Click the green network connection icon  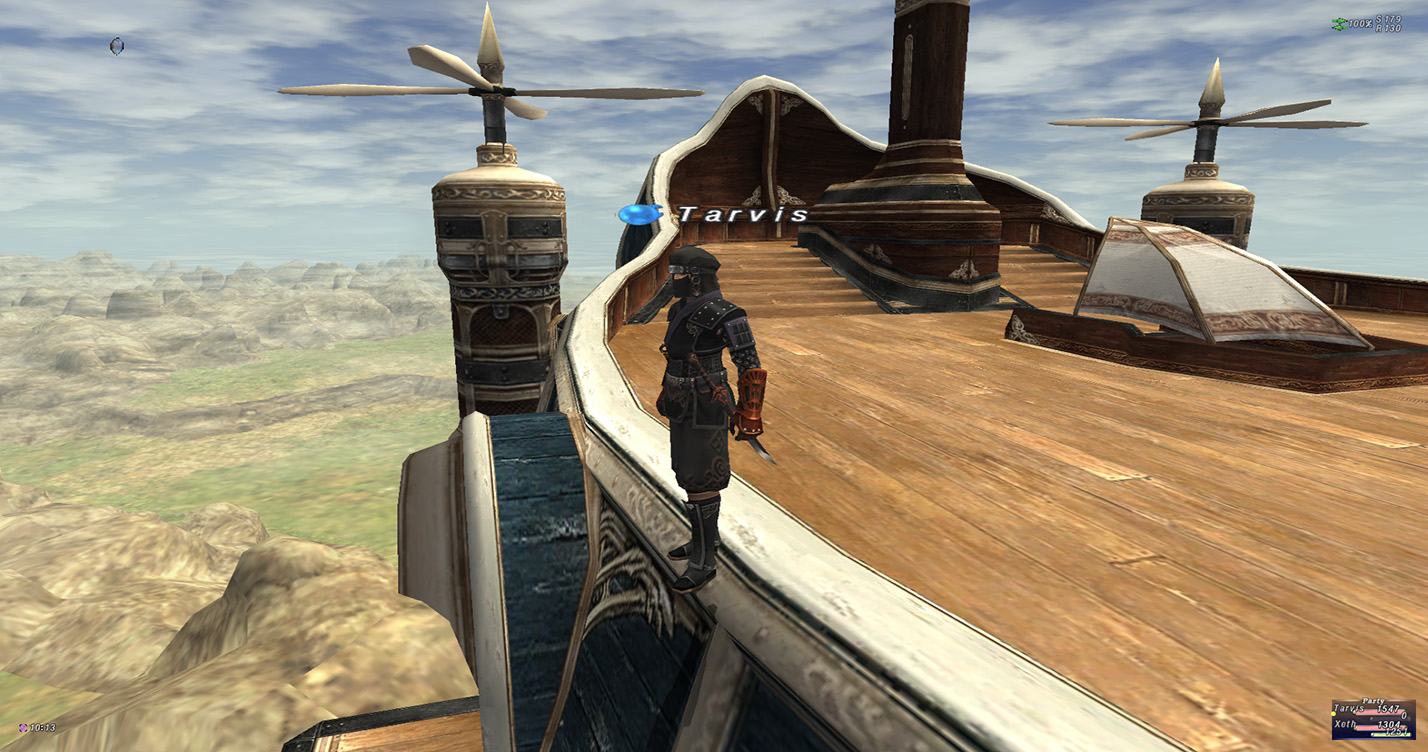[1338, 24]
